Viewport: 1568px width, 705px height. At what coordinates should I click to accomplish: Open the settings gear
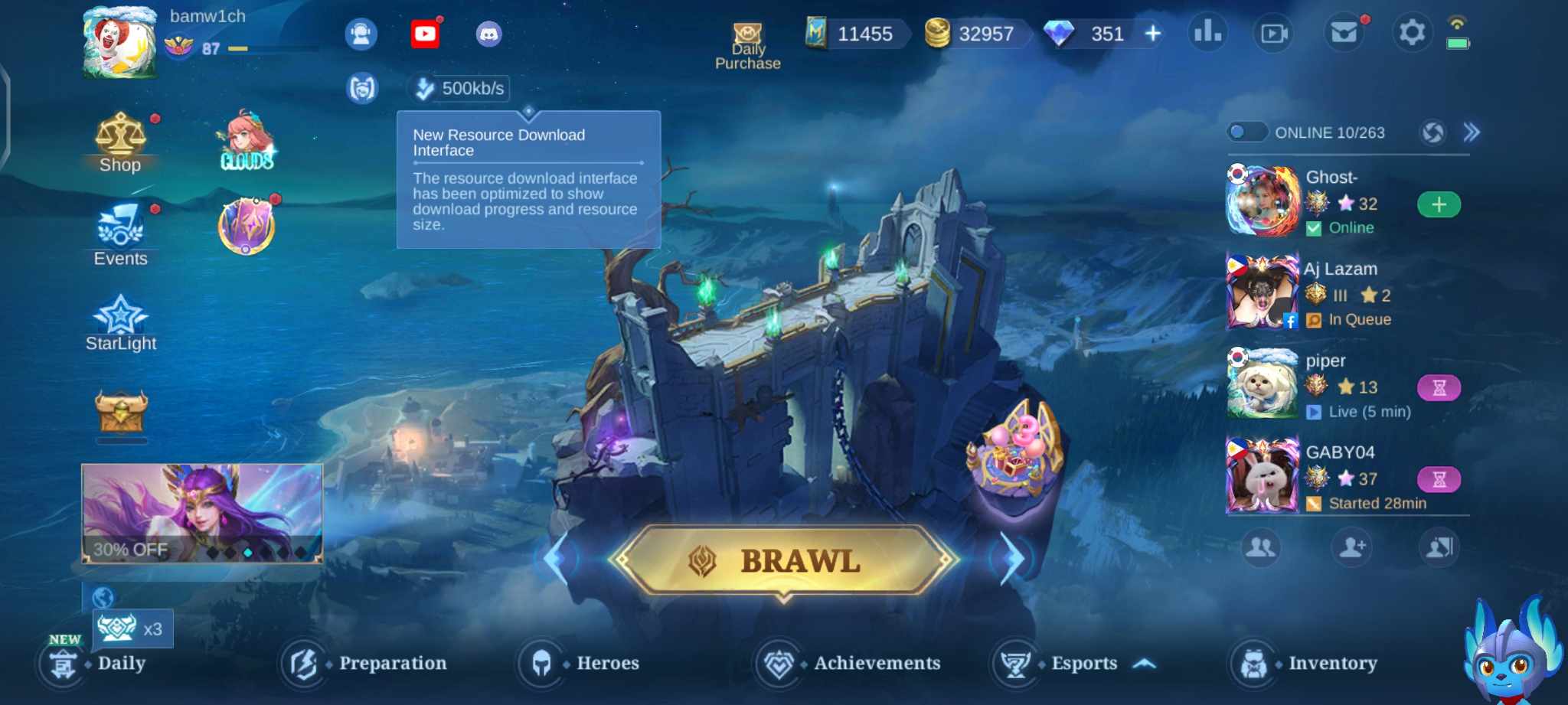pyautogui.click(x=1412, y=33)
